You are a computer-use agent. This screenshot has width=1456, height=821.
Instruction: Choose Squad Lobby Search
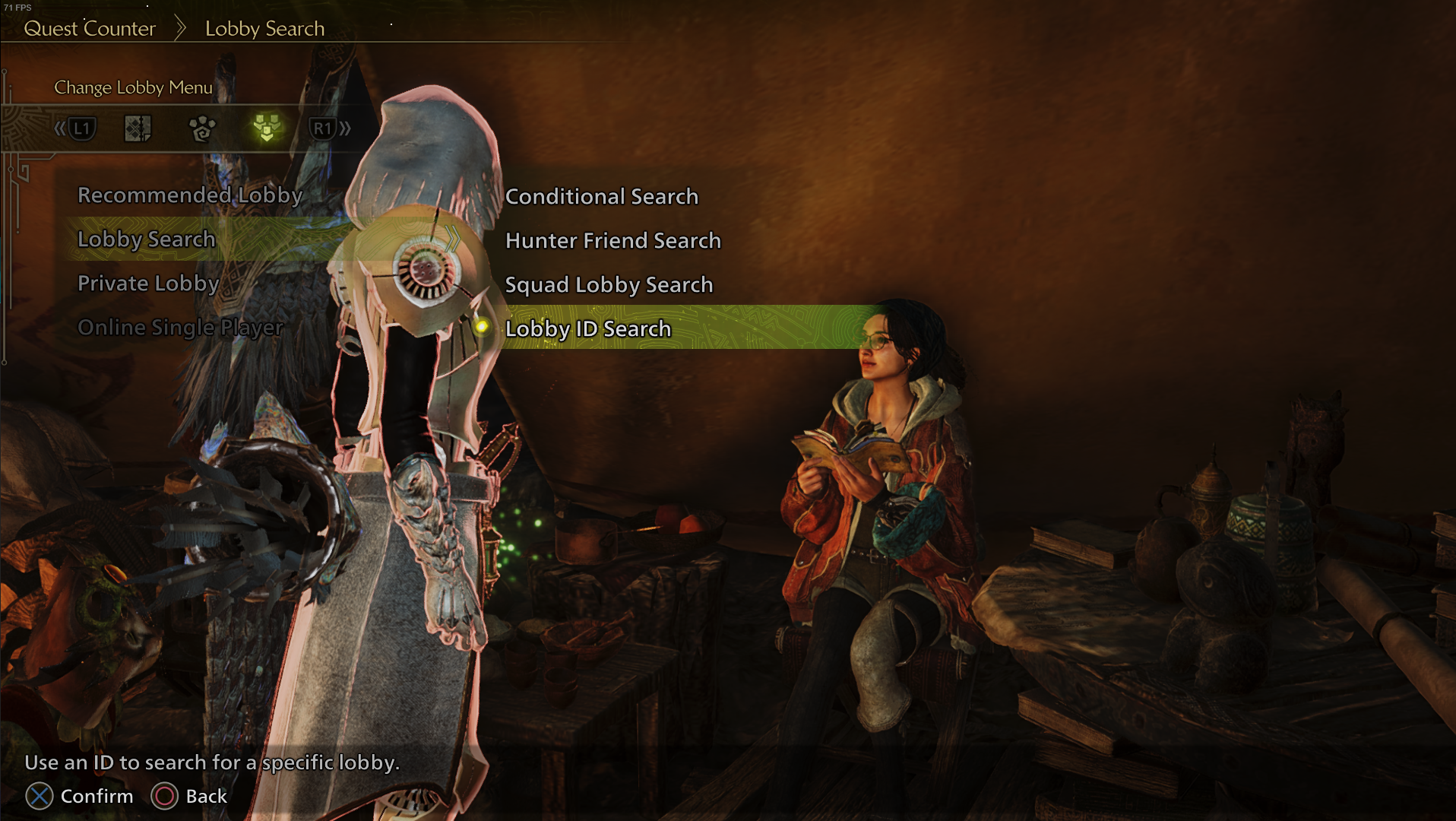click(609, 285)
